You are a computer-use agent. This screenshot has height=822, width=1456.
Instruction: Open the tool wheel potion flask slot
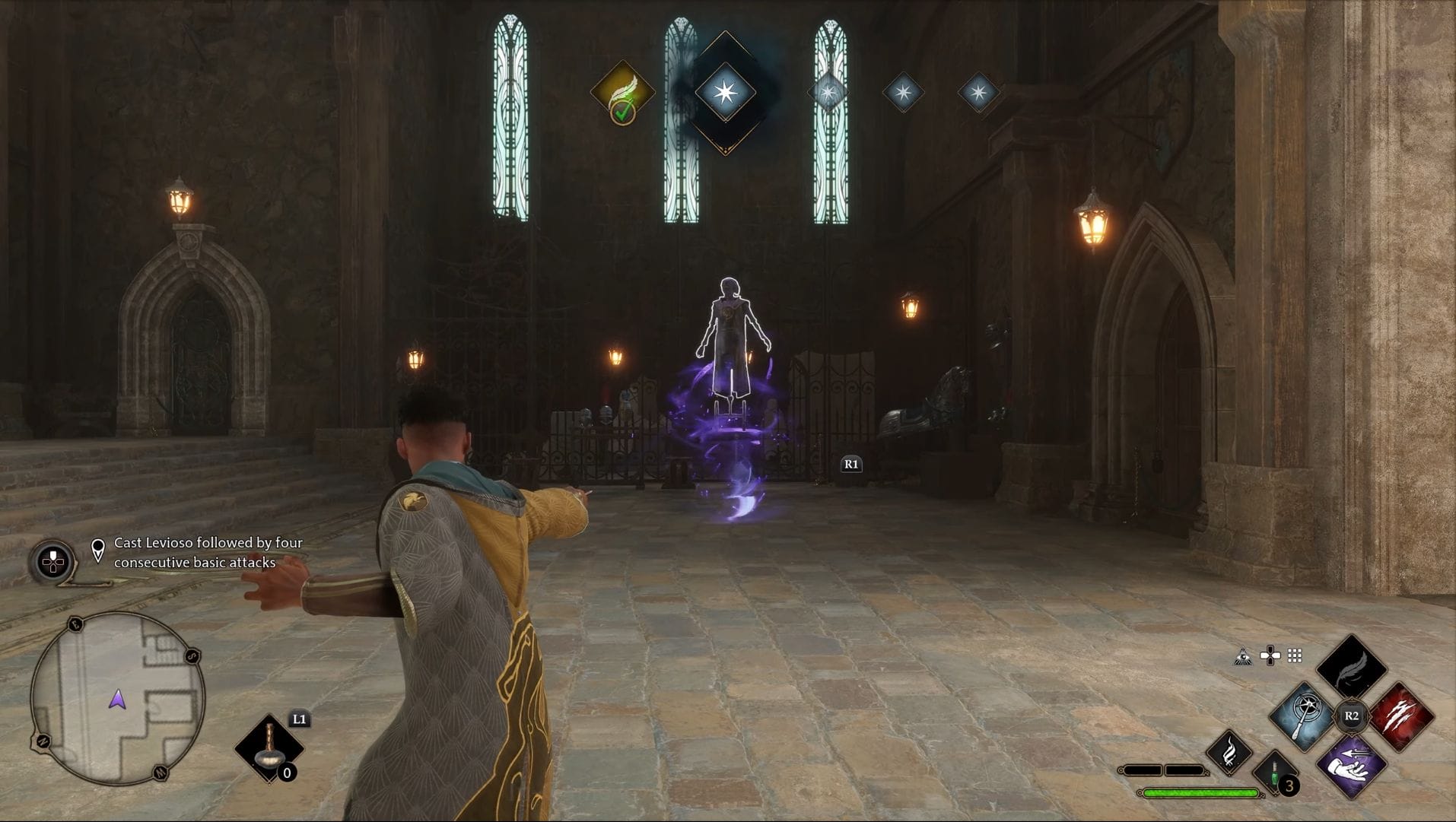(269, 747)
